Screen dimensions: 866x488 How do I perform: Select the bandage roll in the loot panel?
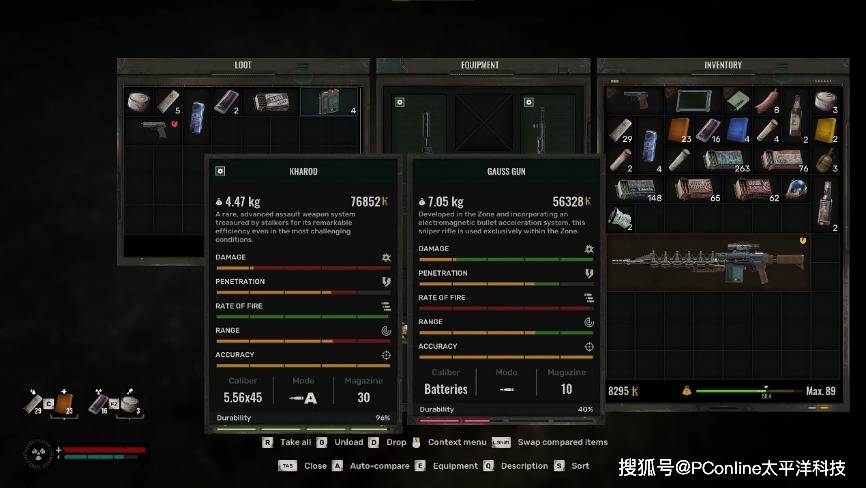tap(138, 102)
